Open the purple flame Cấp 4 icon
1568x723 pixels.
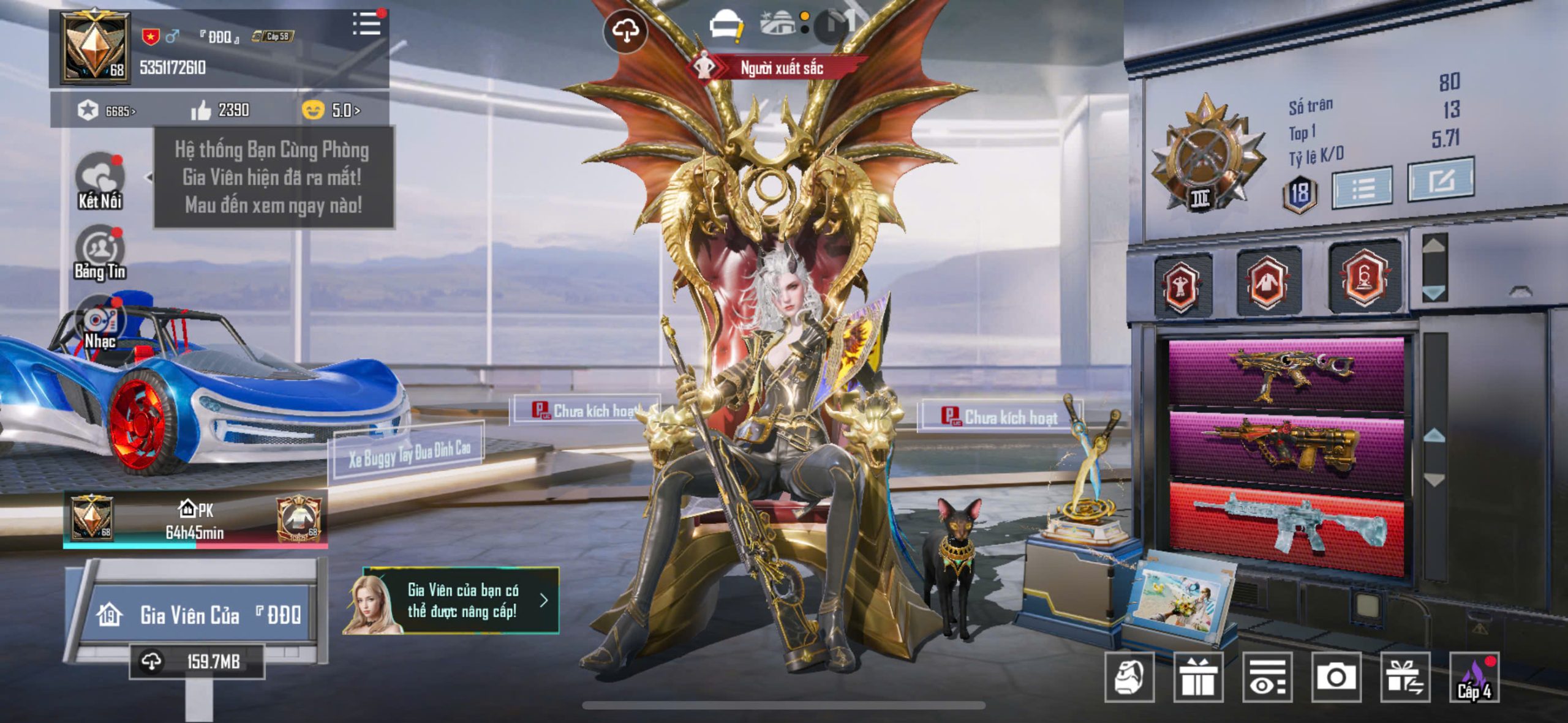coord(1474,677)
